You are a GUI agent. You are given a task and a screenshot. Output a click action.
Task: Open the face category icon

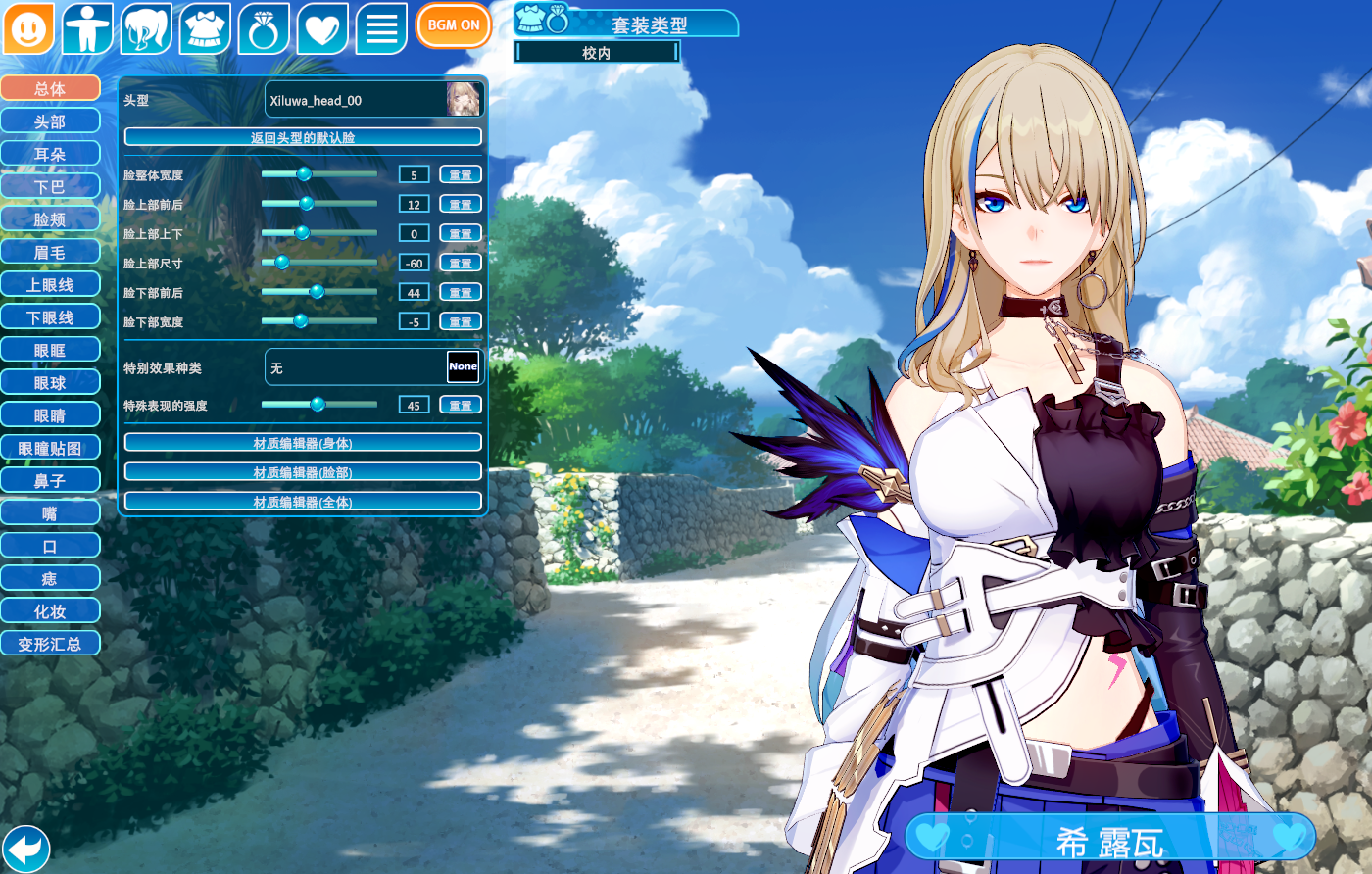coord(28,28)
